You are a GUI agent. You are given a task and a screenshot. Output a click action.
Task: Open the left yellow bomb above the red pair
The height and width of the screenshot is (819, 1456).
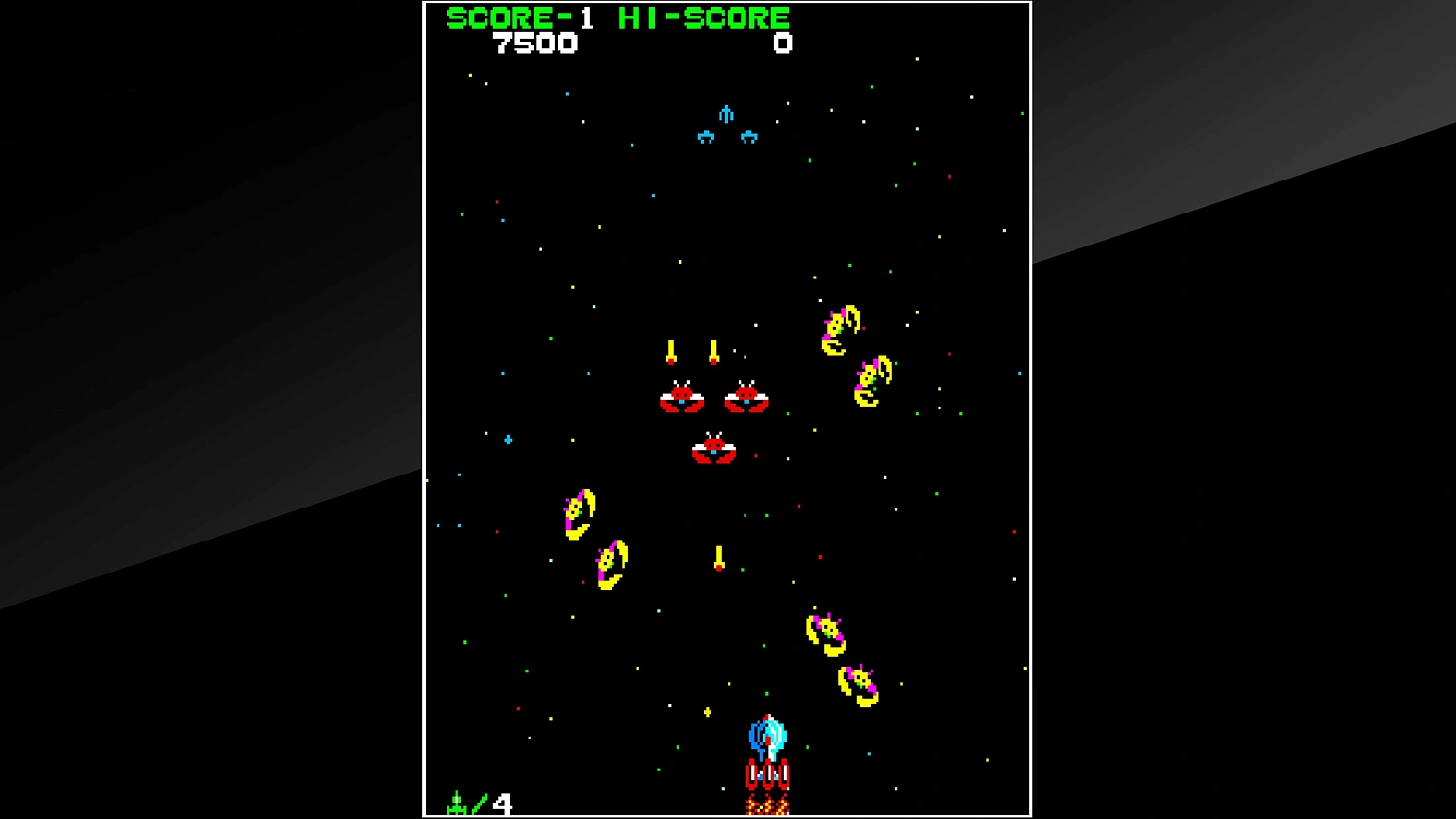pyautogui.click(x=672, y=351)
